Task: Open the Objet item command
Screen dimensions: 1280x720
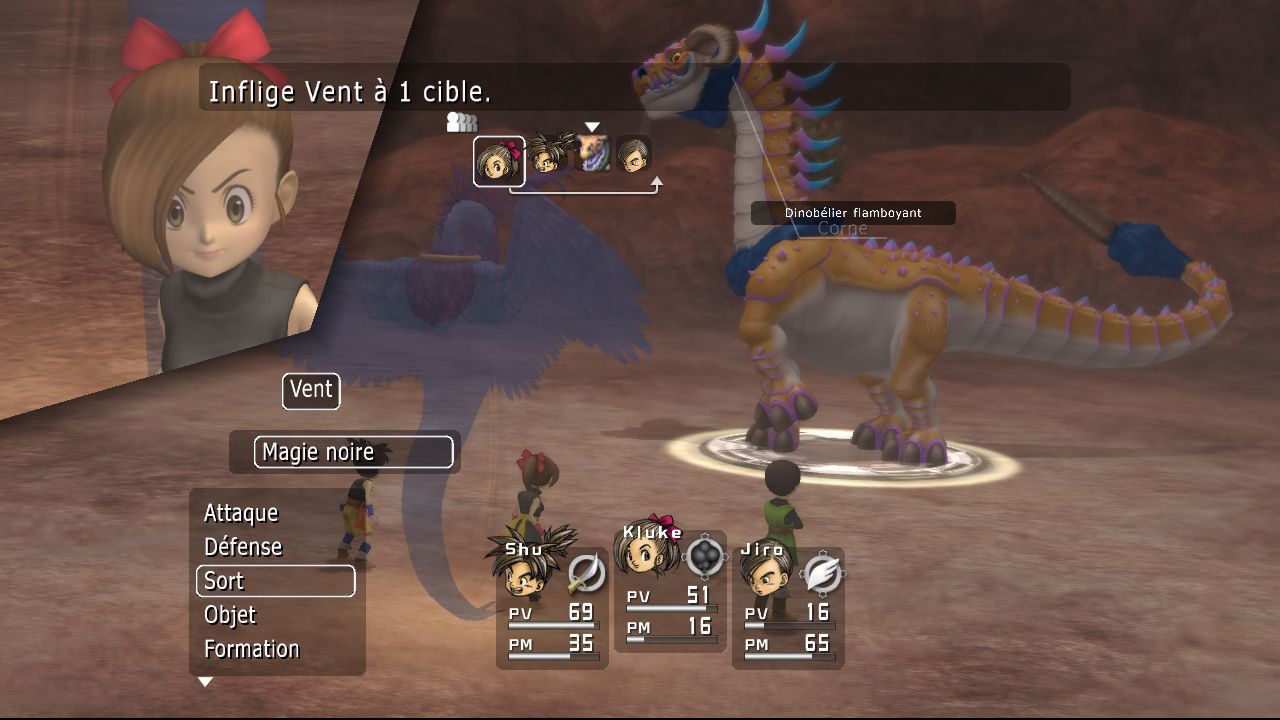Action: (x=230, y=615)
